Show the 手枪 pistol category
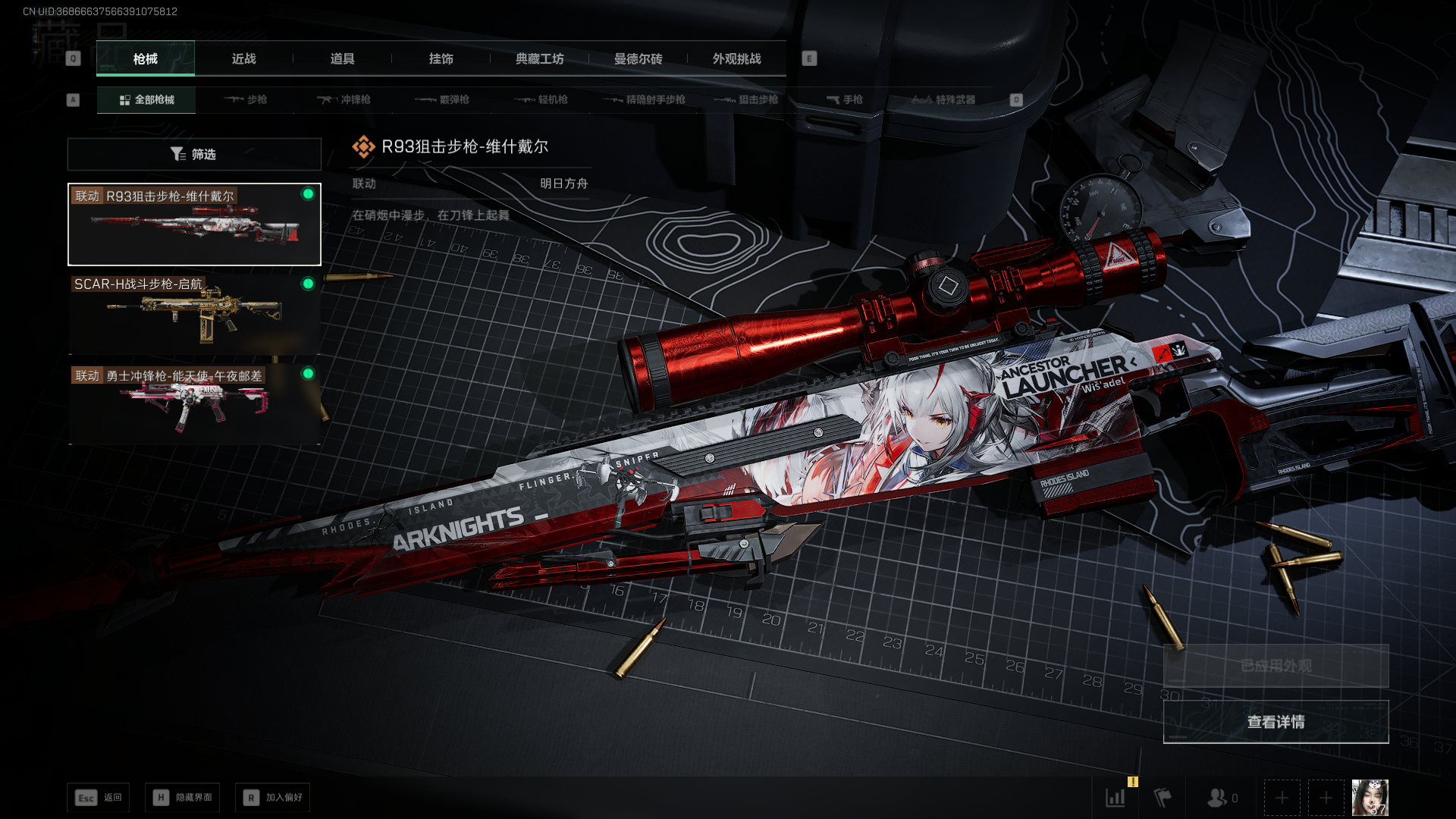The width and height of the screenshot is (1456, 819). pos(845,99)
